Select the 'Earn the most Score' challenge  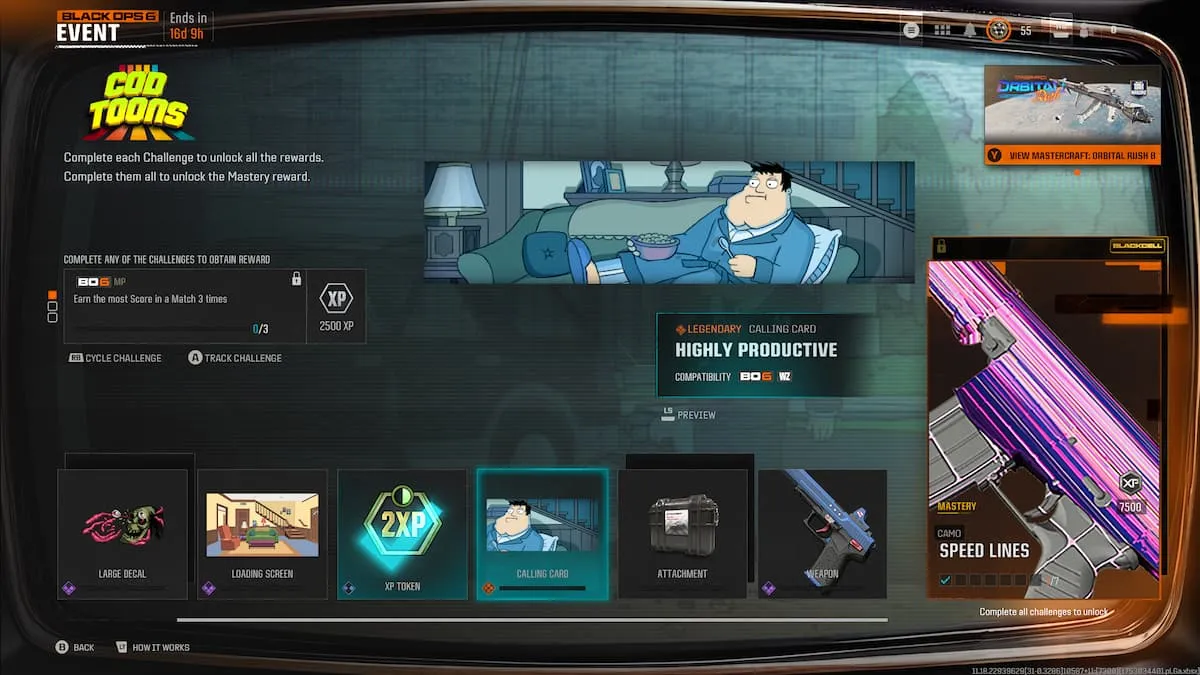click(184, 306)
